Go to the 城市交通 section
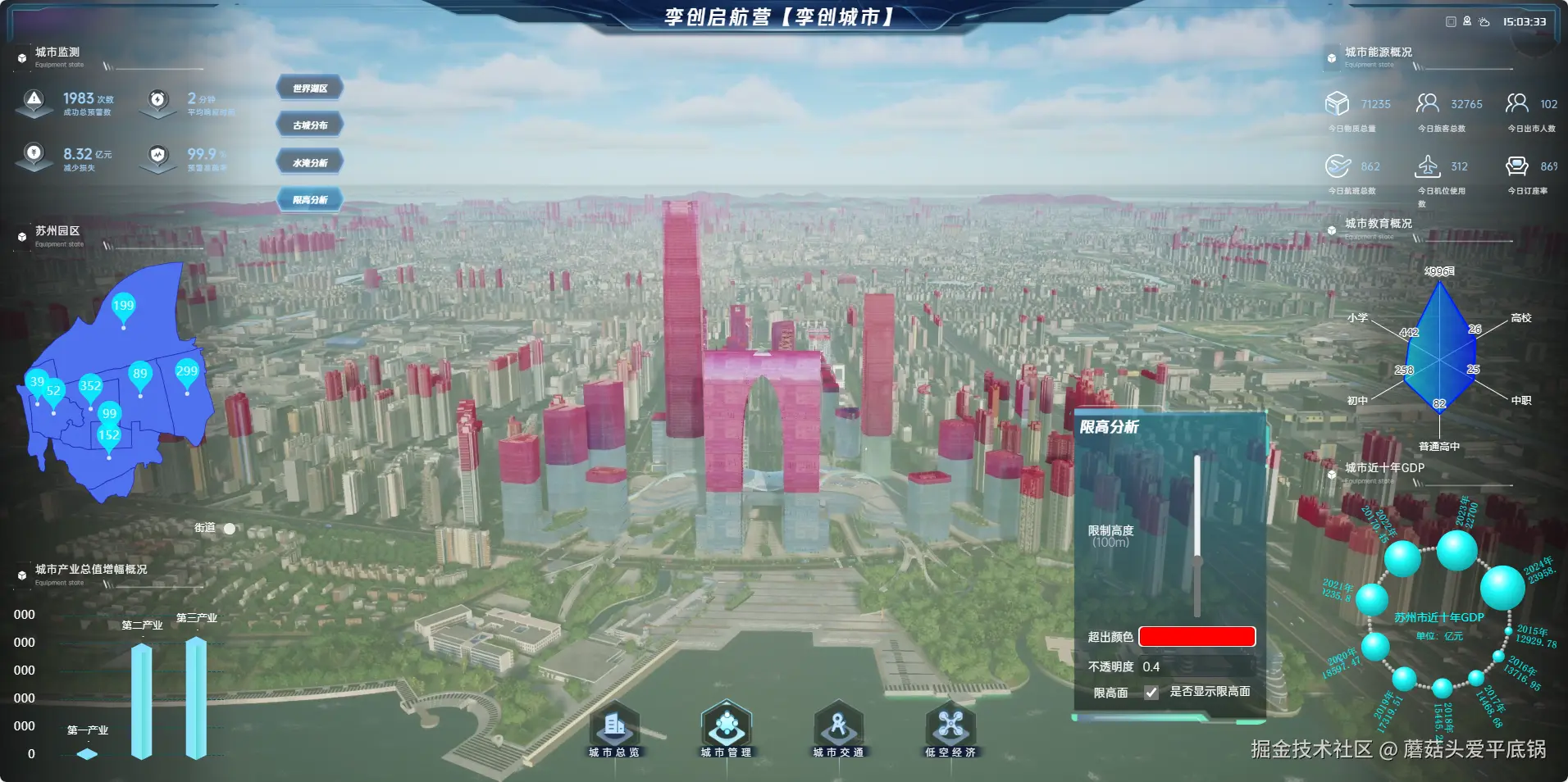The height and width of the screenshot is (782, 1568). [838, 728]
